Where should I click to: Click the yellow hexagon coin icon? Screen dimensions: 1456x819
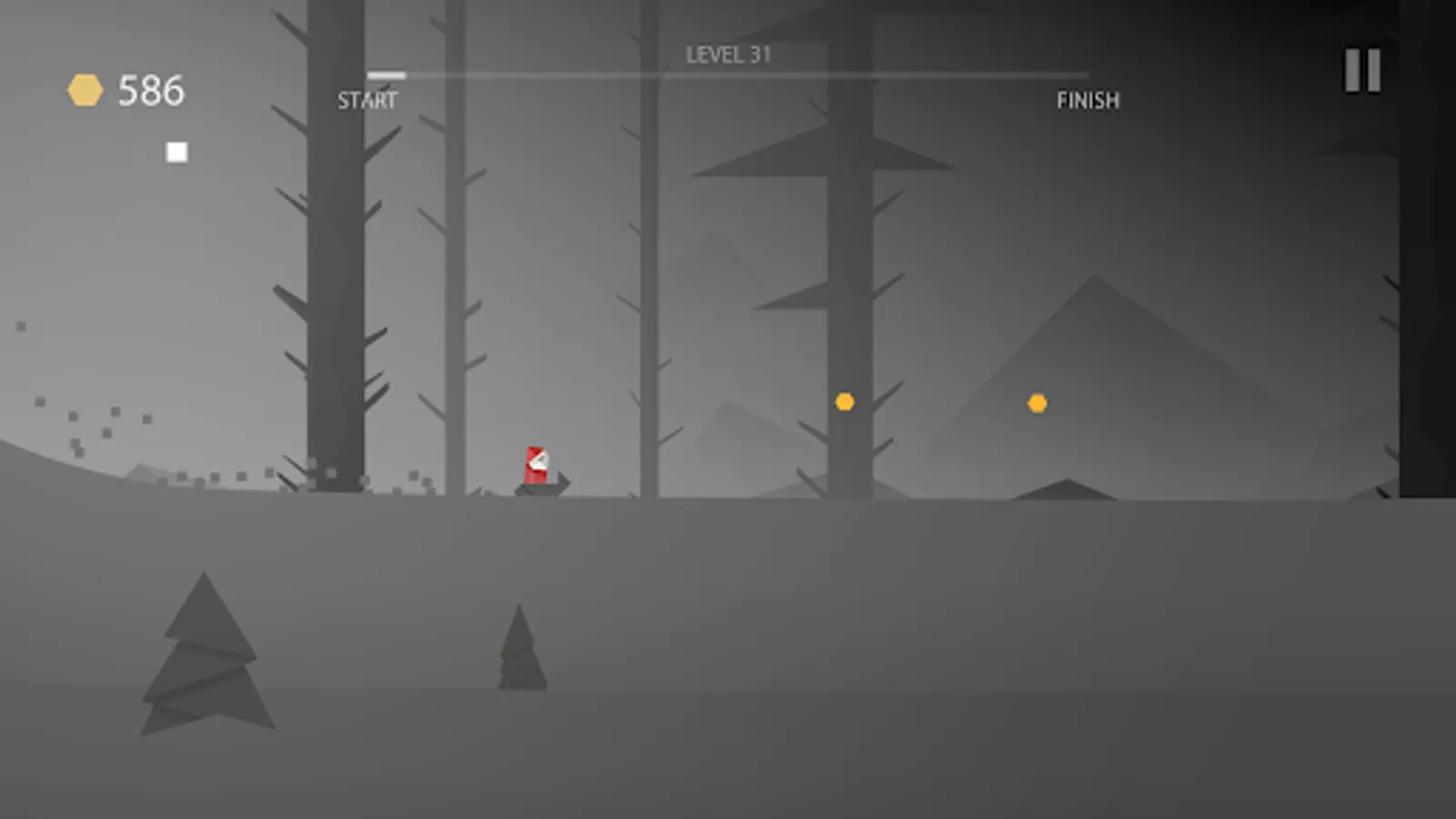tap(86, 88)
